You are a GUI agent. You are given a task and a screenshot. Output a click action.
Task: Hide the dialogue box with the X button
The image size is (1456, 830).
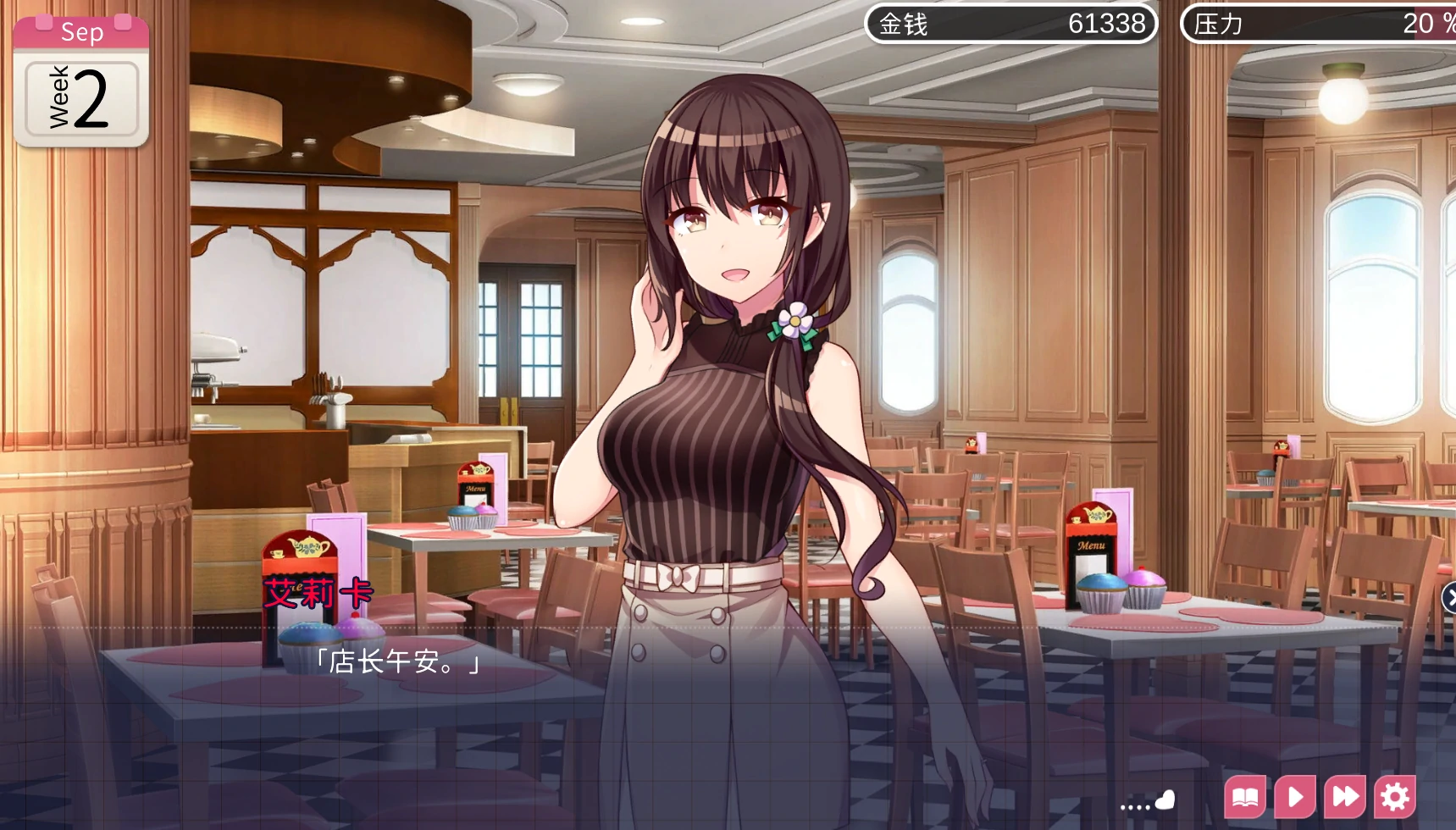[x=1449, y=598]
